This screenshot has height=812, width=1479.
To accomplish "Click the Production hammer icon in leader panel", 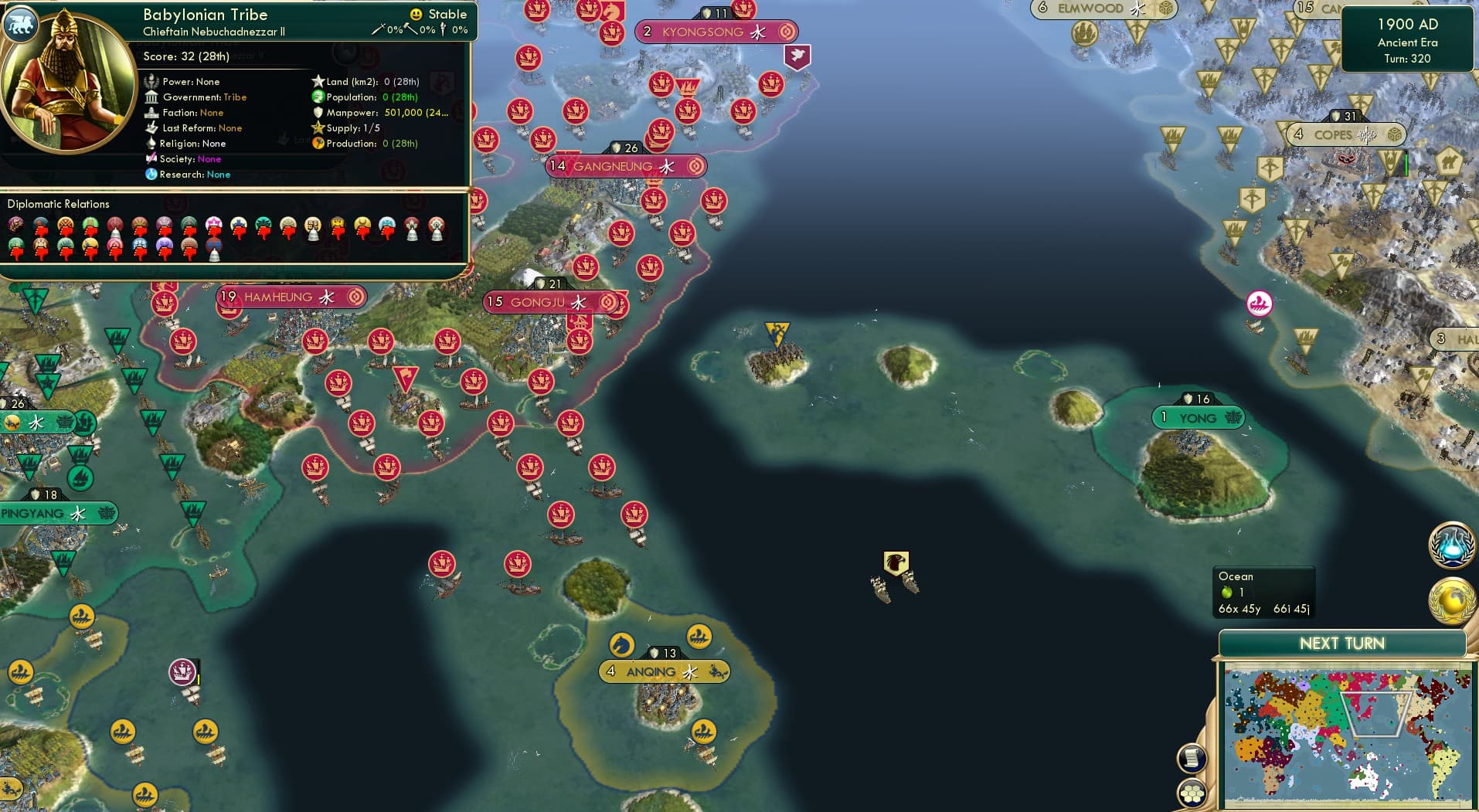I will 316,144.
